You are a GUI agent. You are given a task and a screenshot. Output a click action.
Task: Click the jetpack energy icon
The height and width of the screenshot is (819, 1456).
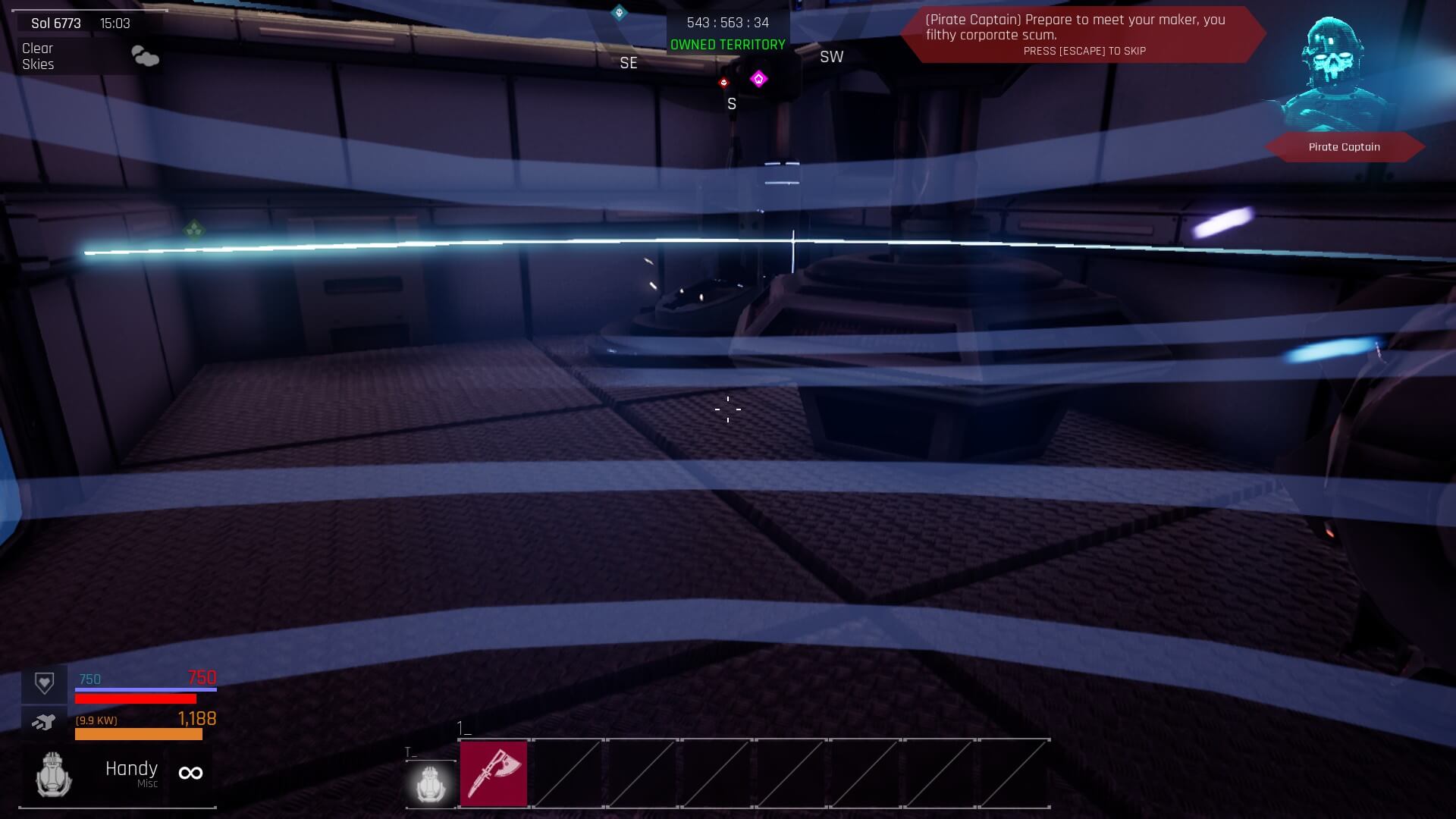coord(44,722)
